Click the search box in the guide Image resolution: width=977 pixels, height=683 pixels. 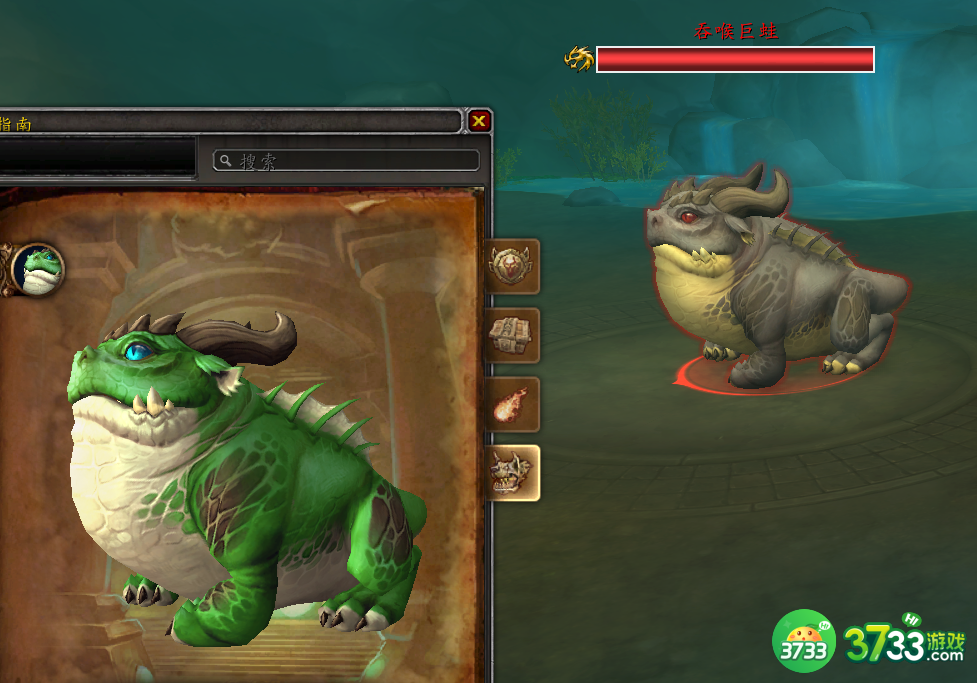(346, 160)
